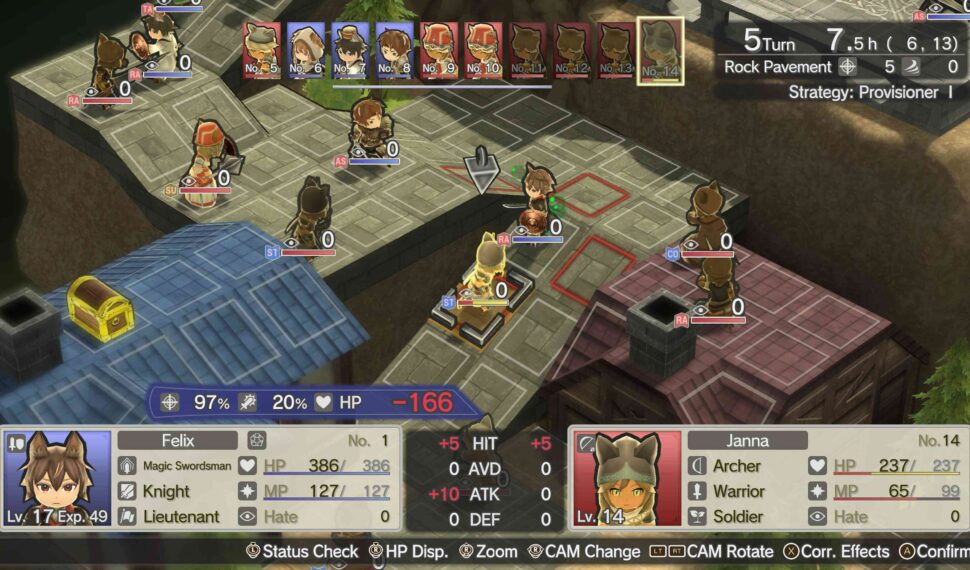The width and height of the screenshot is (970, 570).
Task: Choose turn order portrait No. 7
Action: [x=350, y=50]
